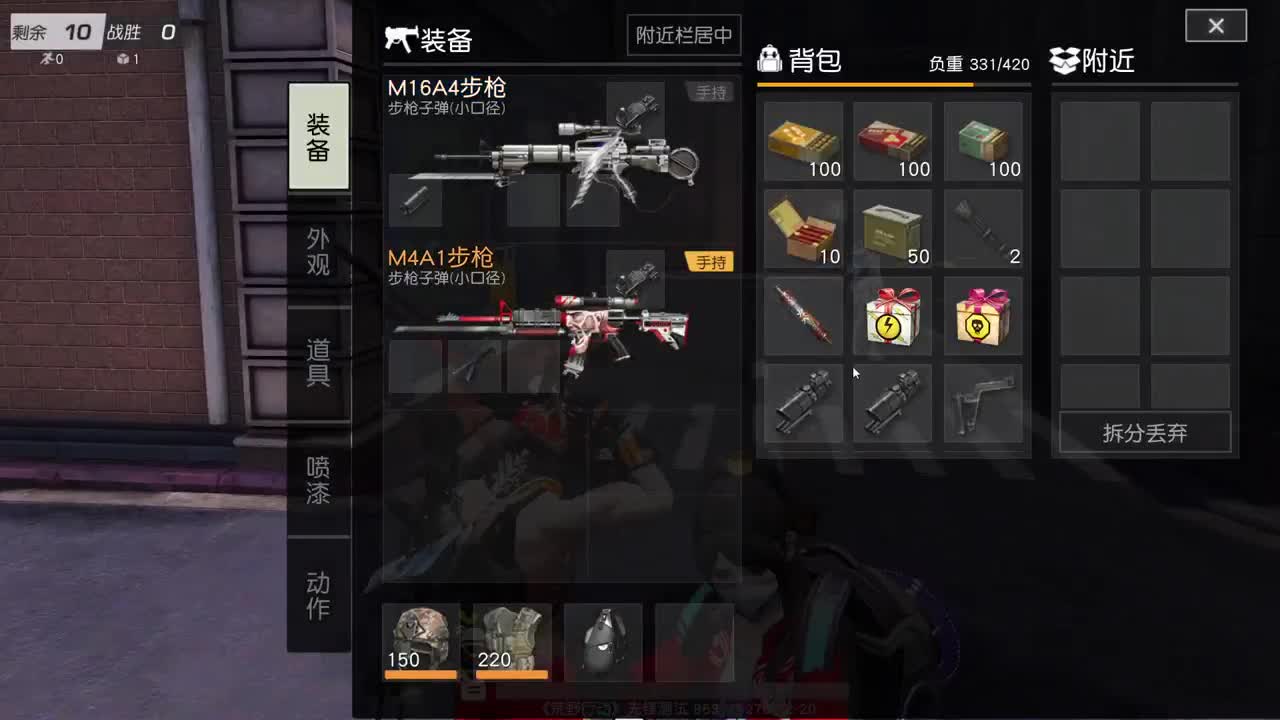Open the pink skull gift box

pyautogui.click(x=983, y=316)
